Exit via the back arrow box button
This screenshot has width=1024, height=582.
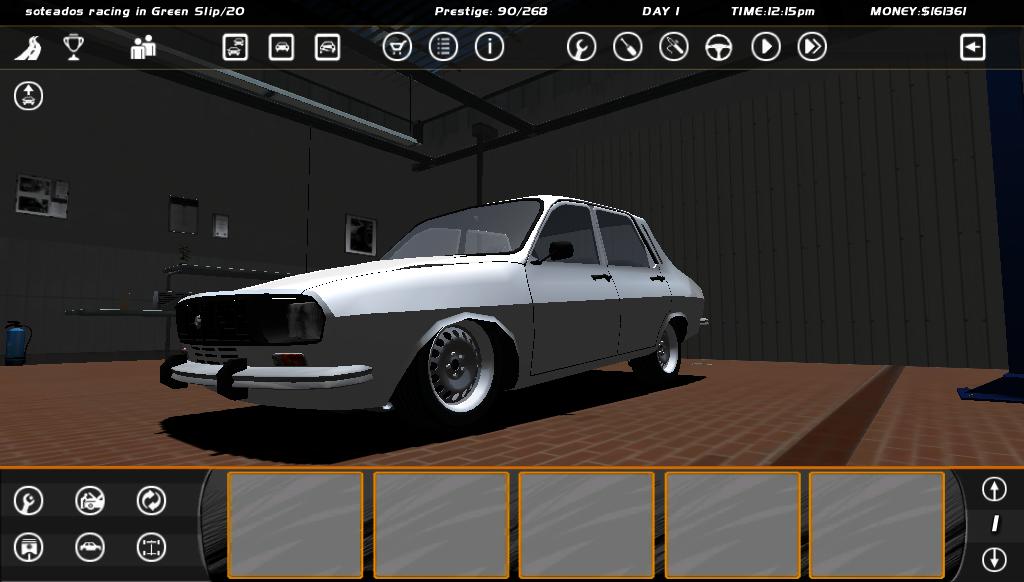[x=972, y=47]
